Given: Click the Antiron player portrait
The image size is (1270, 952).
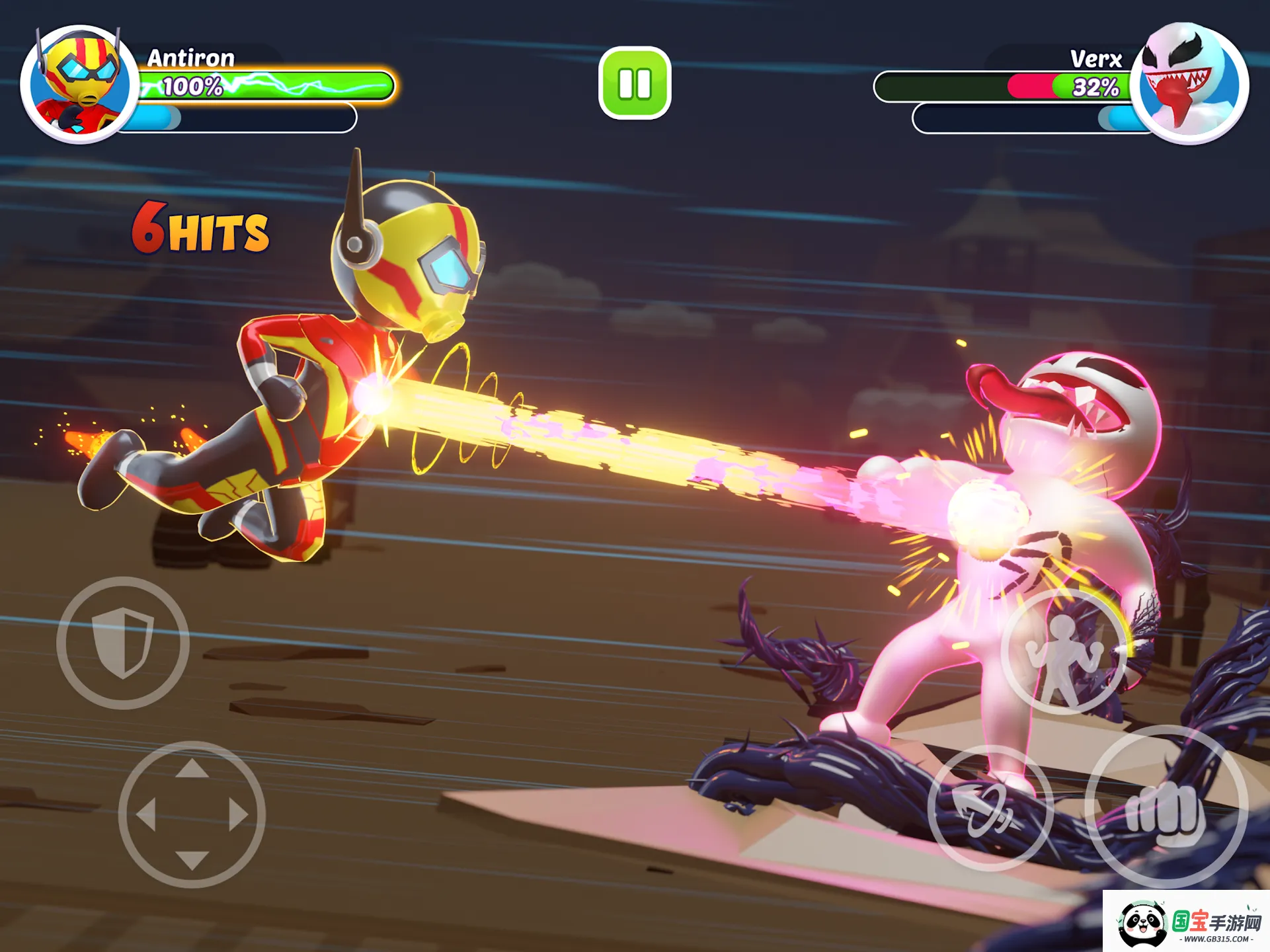Looking at the screenshot, I should [x=79, y=85].
